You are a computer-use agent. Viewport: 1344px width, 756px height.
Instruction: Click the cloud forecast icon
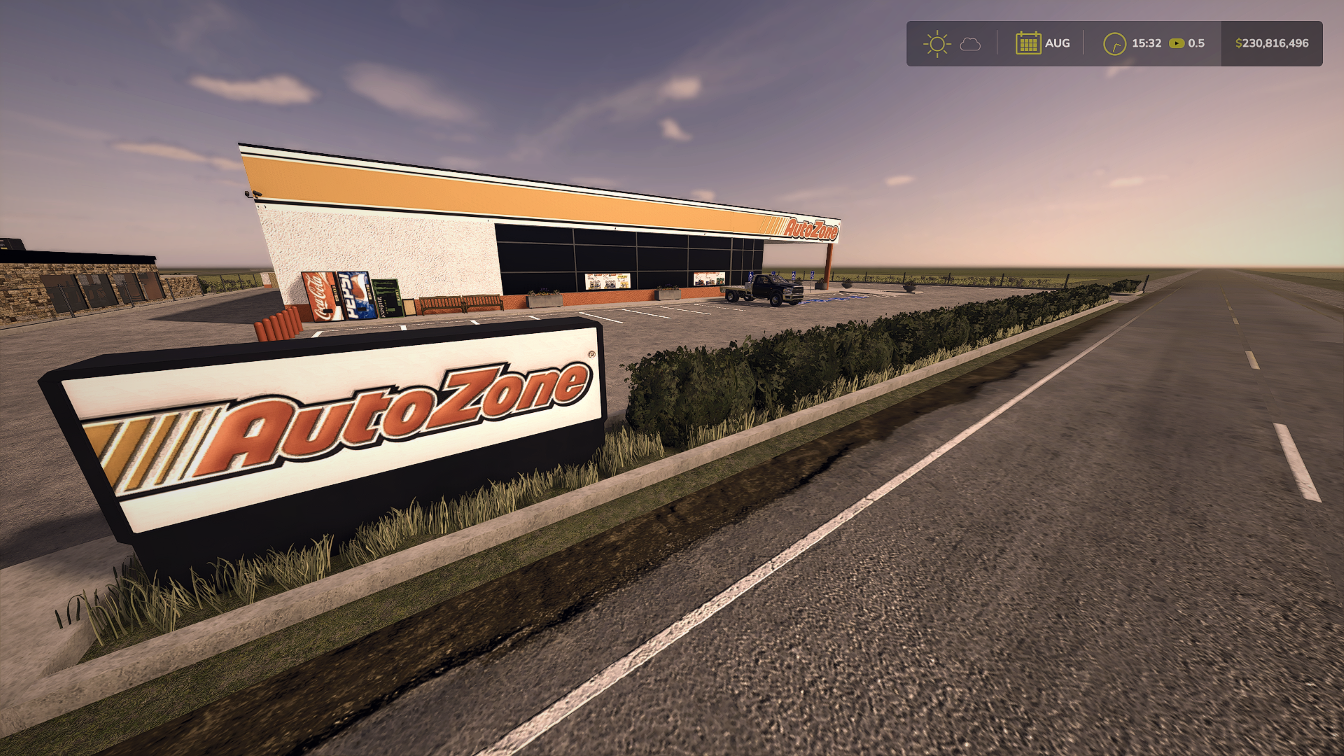[970, 43]
